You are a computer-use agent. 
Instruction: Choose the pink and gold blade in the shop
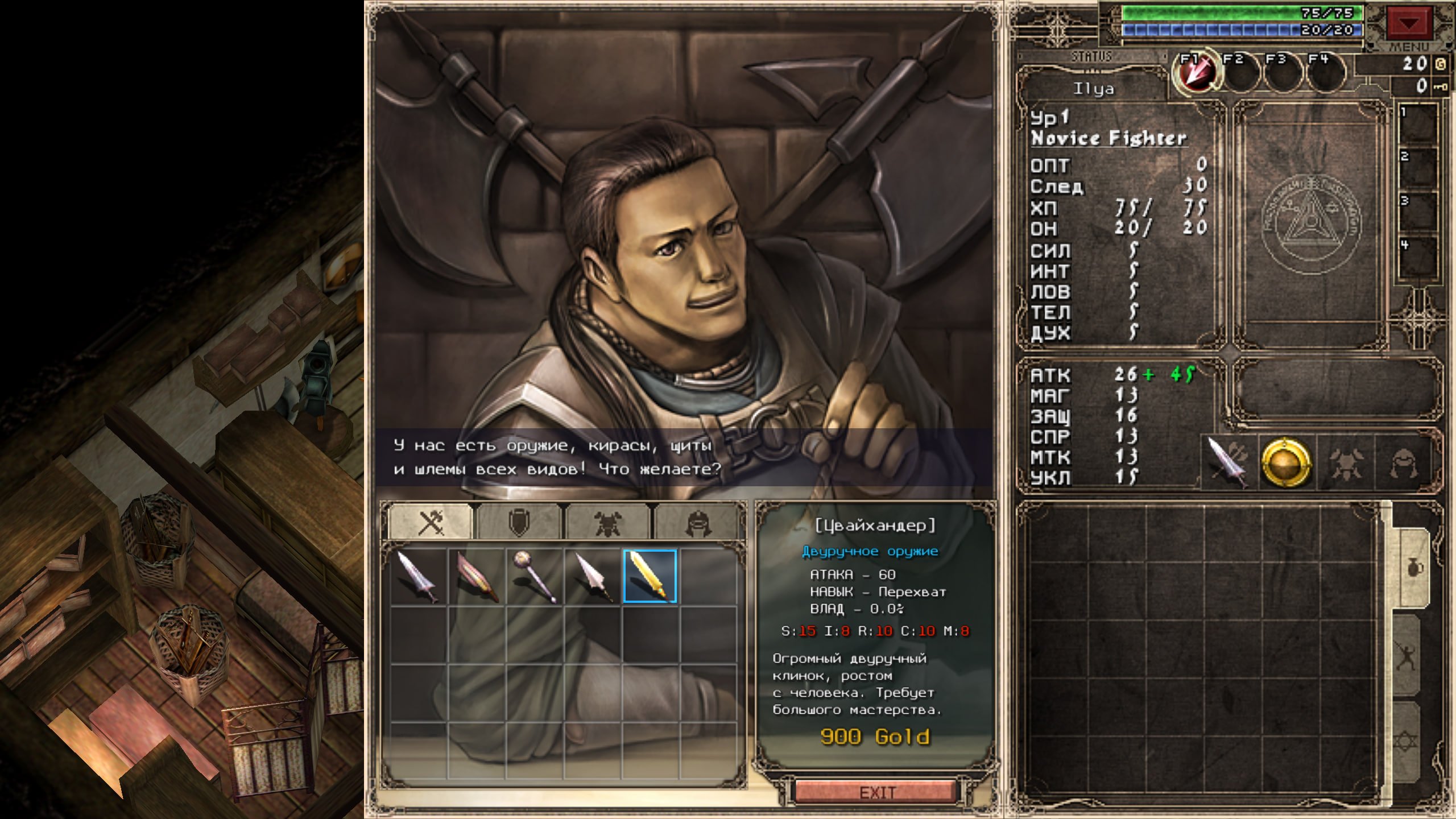point(477,576)
